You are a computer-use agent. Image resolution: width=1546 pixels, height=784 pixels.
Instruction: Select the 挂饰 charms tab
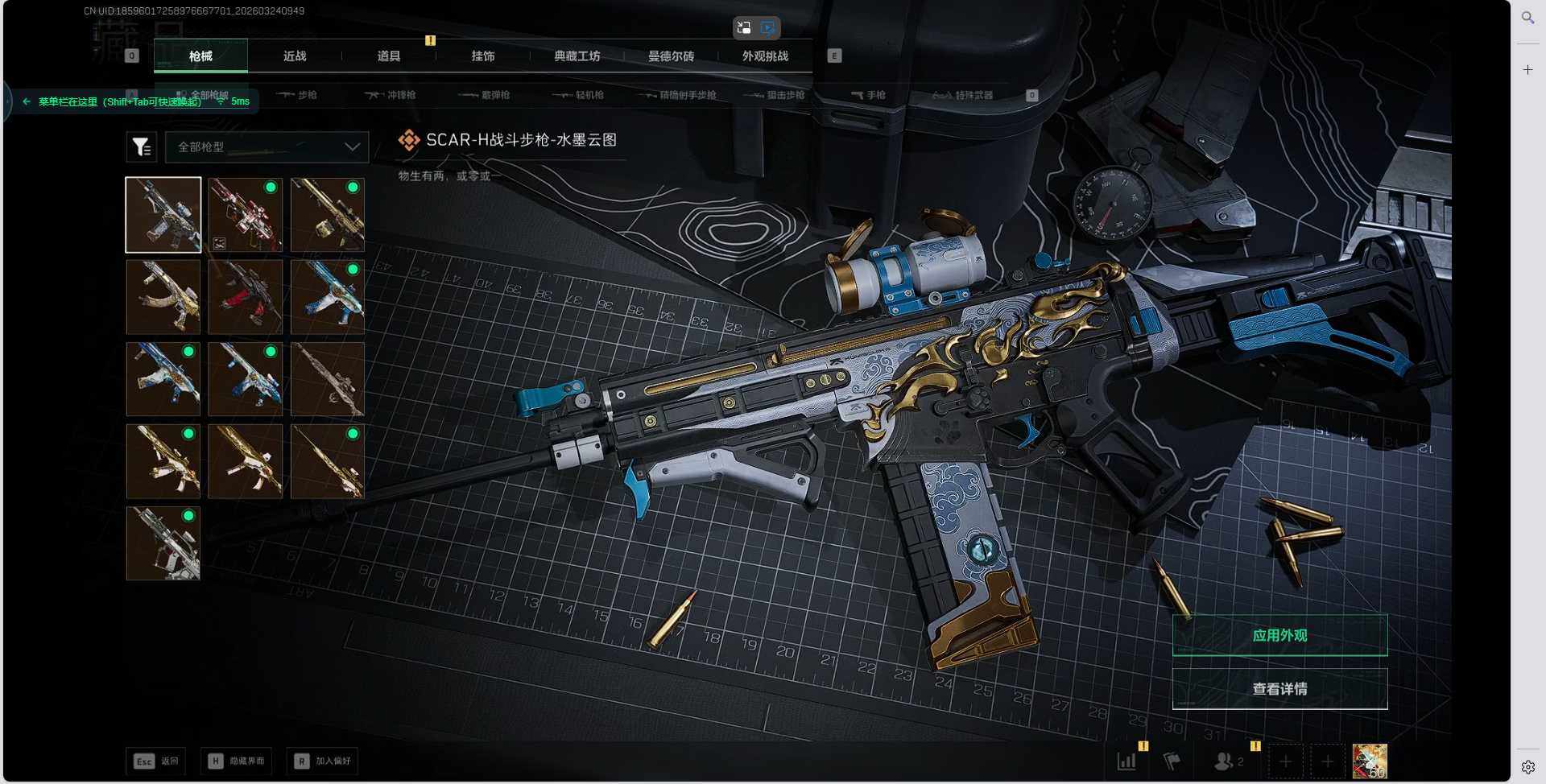483,56
